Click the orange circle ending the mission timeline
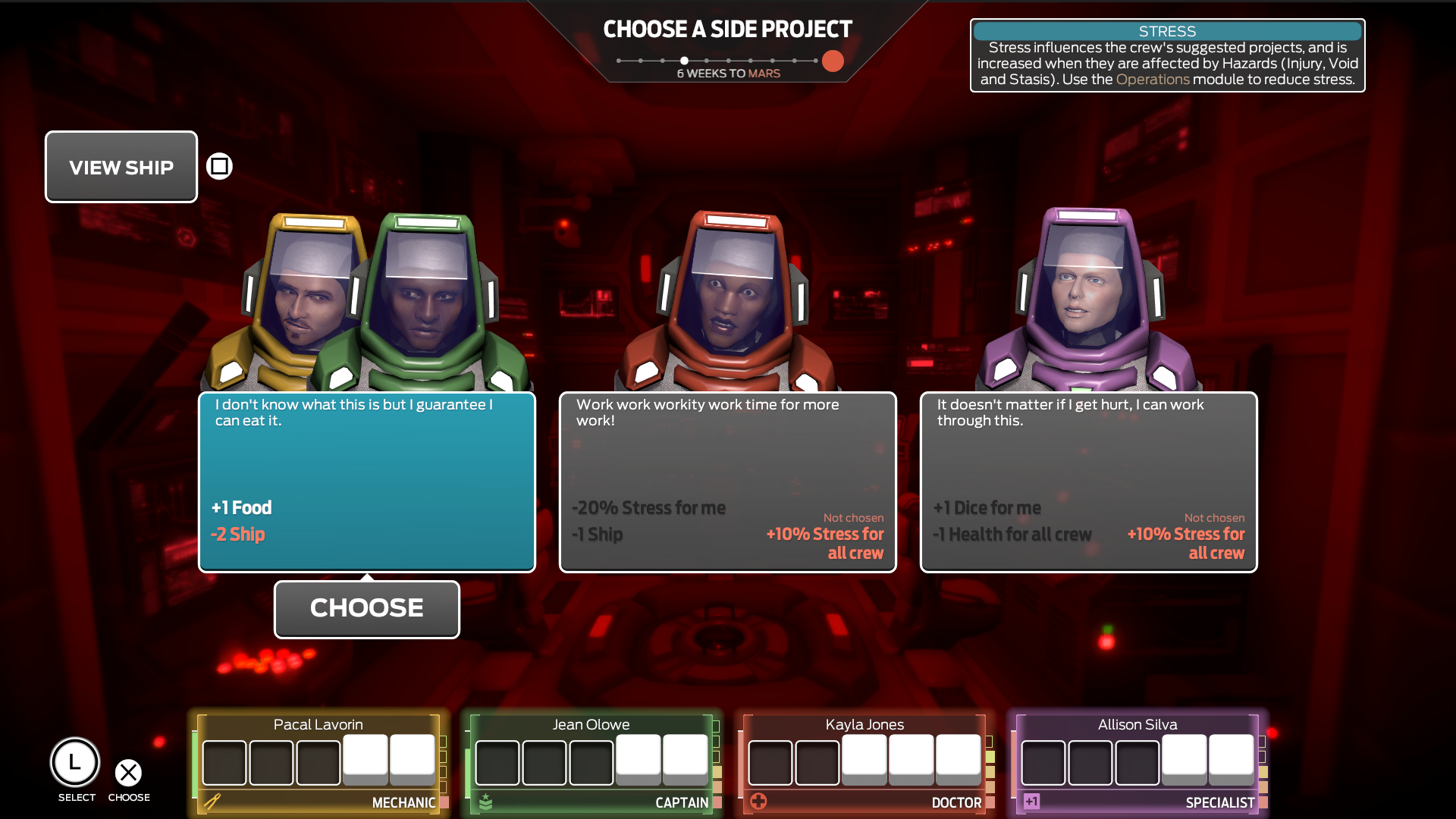The height and width of the screenshot is (819, 1456). click(x=832, y=61)
